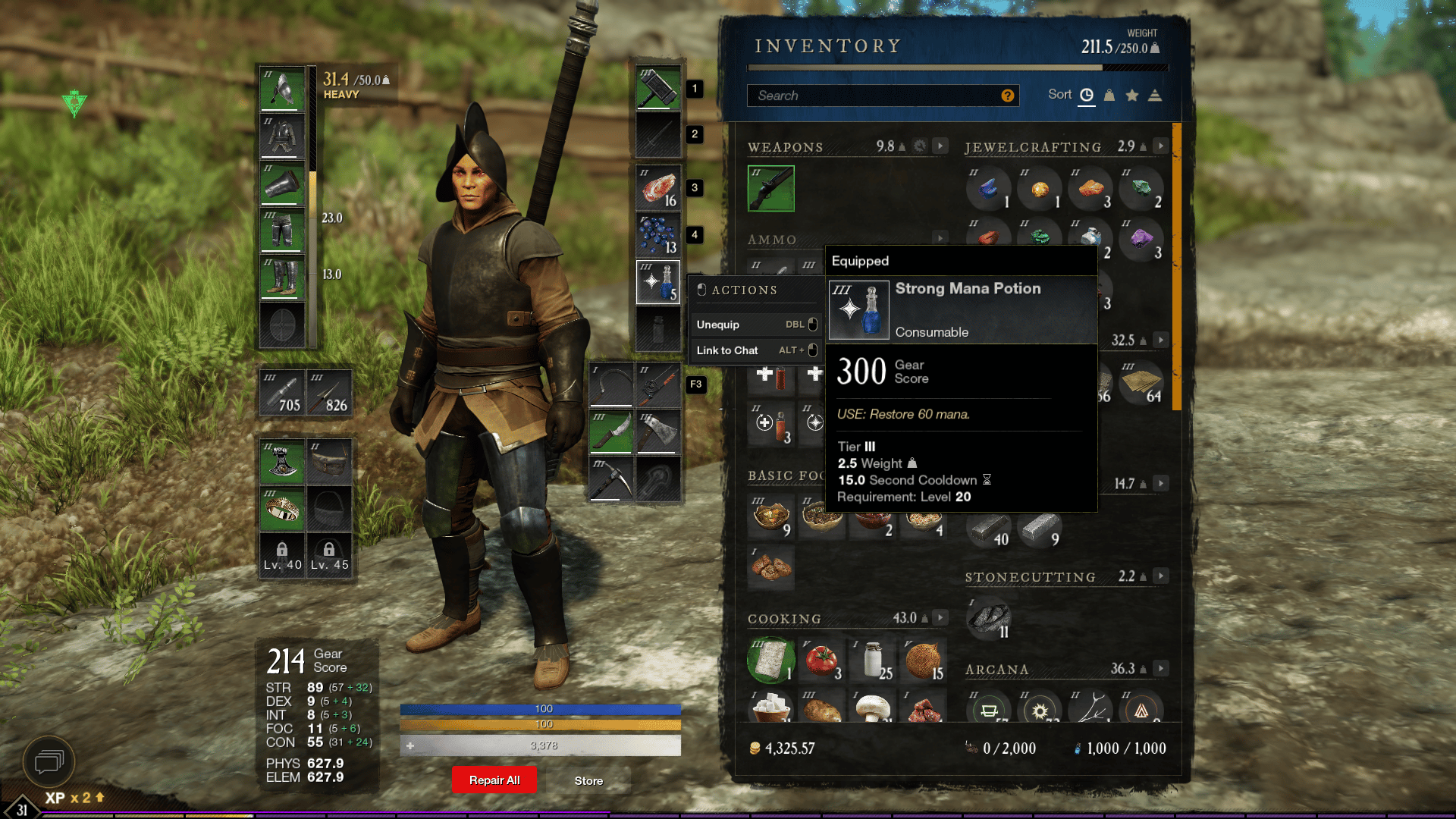Open the chat bubble icon

(x=49, y=761)
